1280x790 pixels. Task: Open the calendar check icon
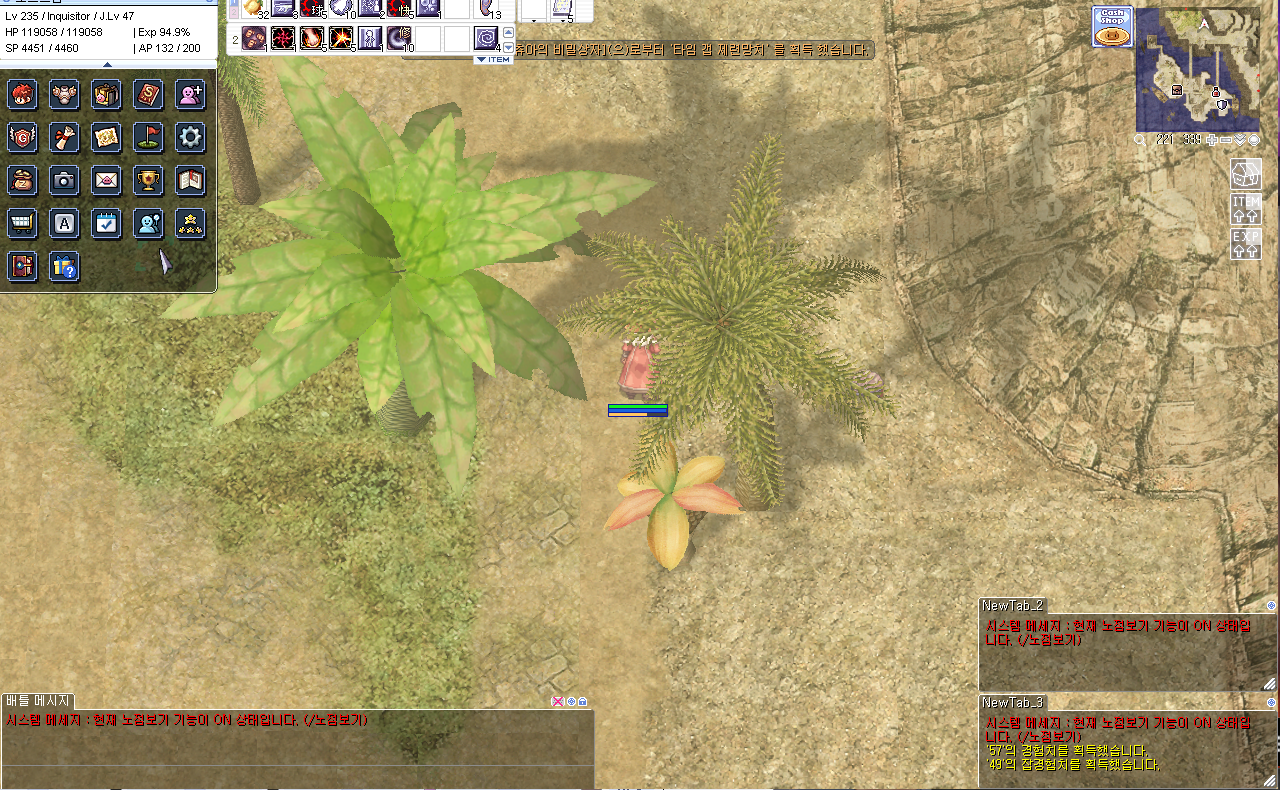(x=106, y=223)
